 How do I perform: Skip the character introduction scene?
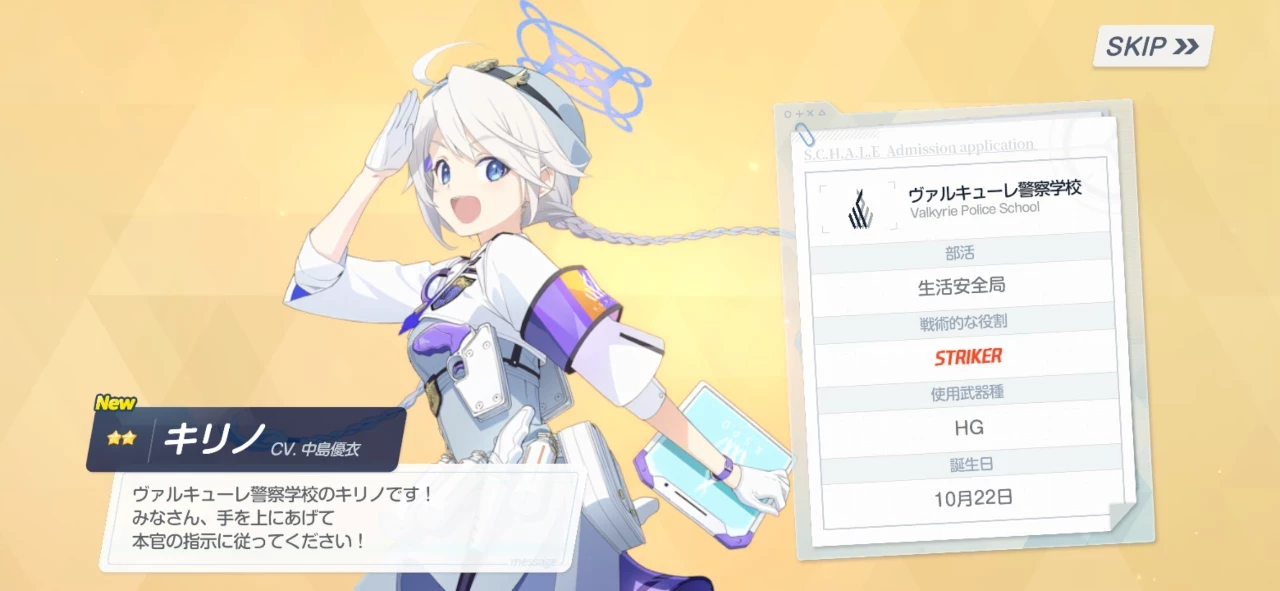pos(1152,46)
